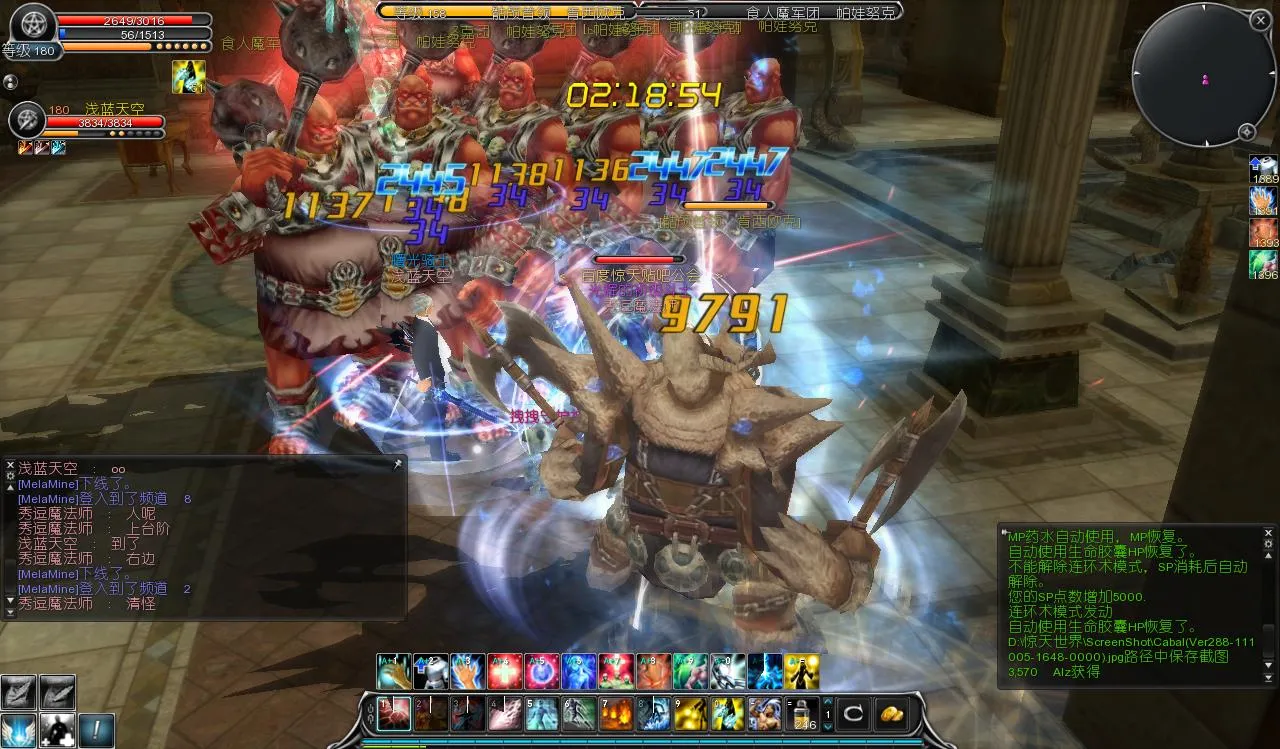Click the pin button on the chat window
The image size is (1280, 749).
click(397, 464)
